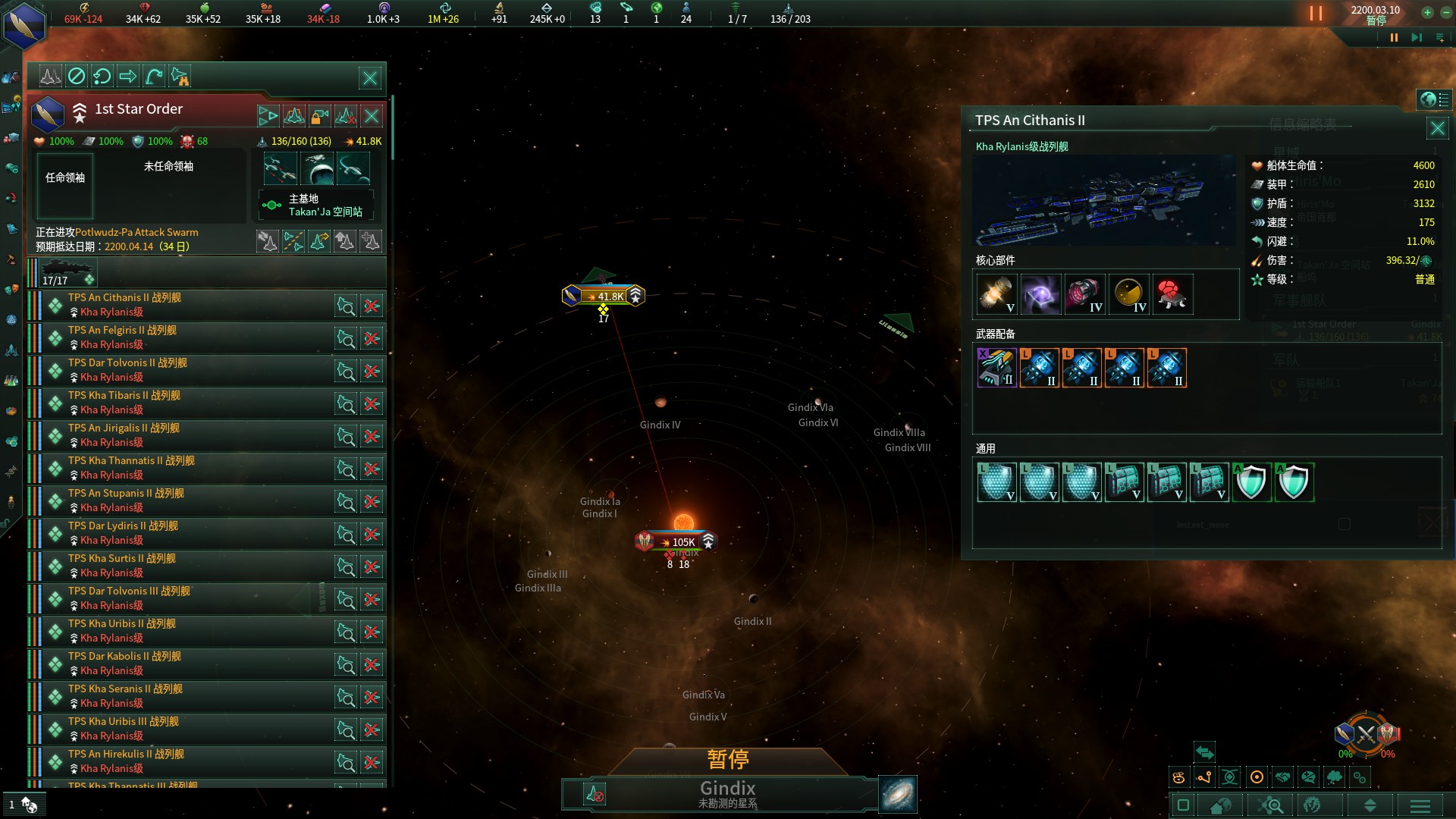The height and width of the screenshot is (819, 1456).
Task: Inspect the X-slot weapon in 武器配备
Action: coord(996,368)
